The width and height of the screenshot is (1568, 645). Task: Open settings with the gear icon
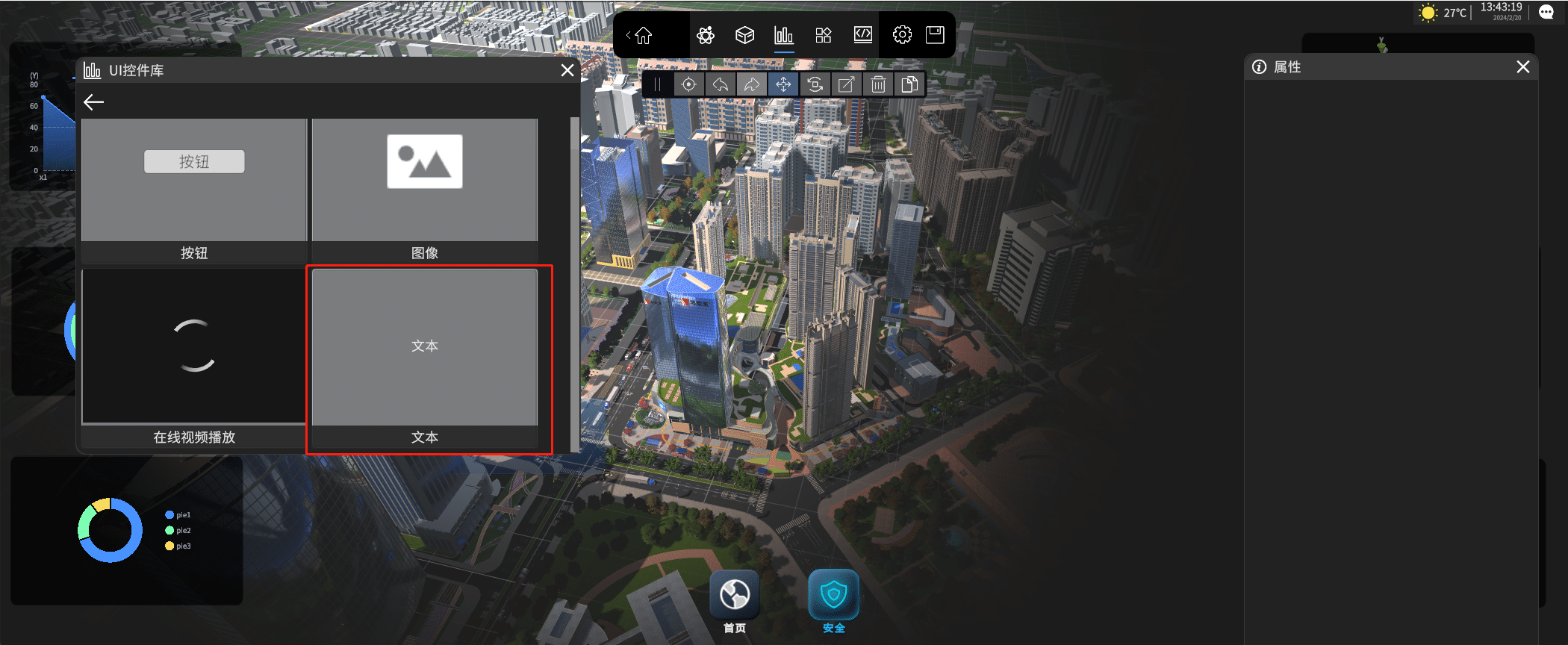pyautogui.click(x=902, y=35)
